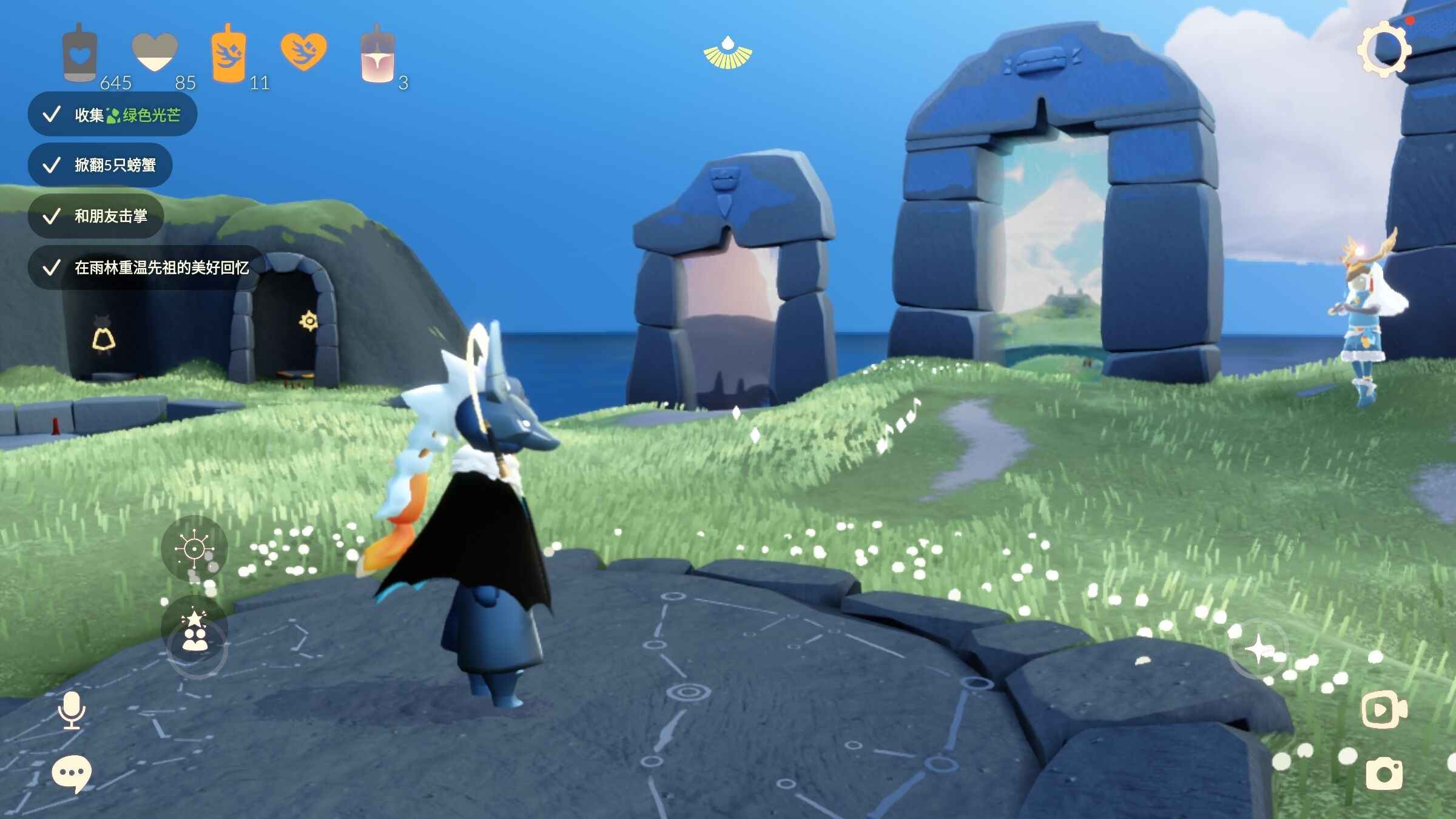
Task: Tap the white candle currency icon
Action: 79,55
